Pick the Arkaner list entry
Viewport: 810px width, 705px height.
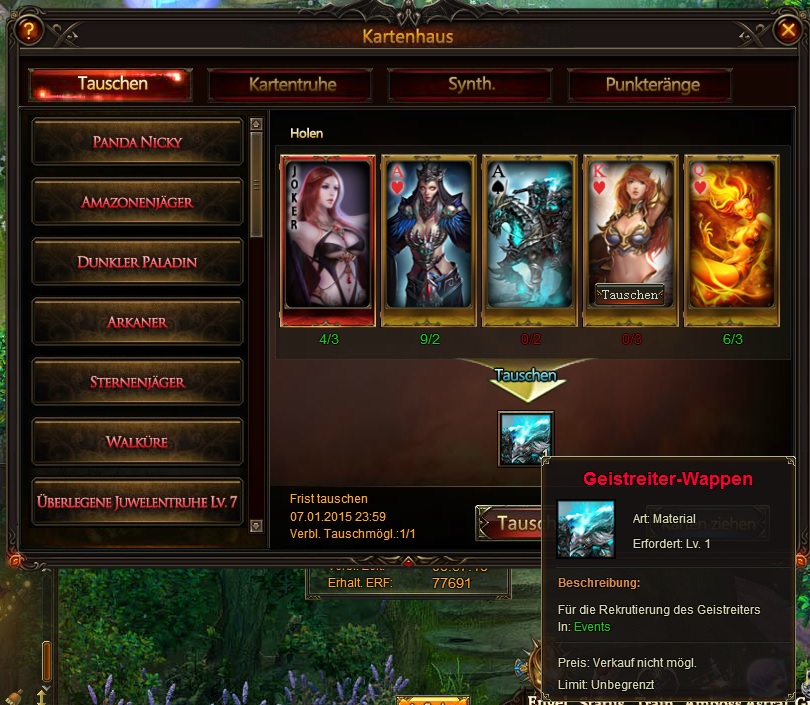tap(137, 322)
